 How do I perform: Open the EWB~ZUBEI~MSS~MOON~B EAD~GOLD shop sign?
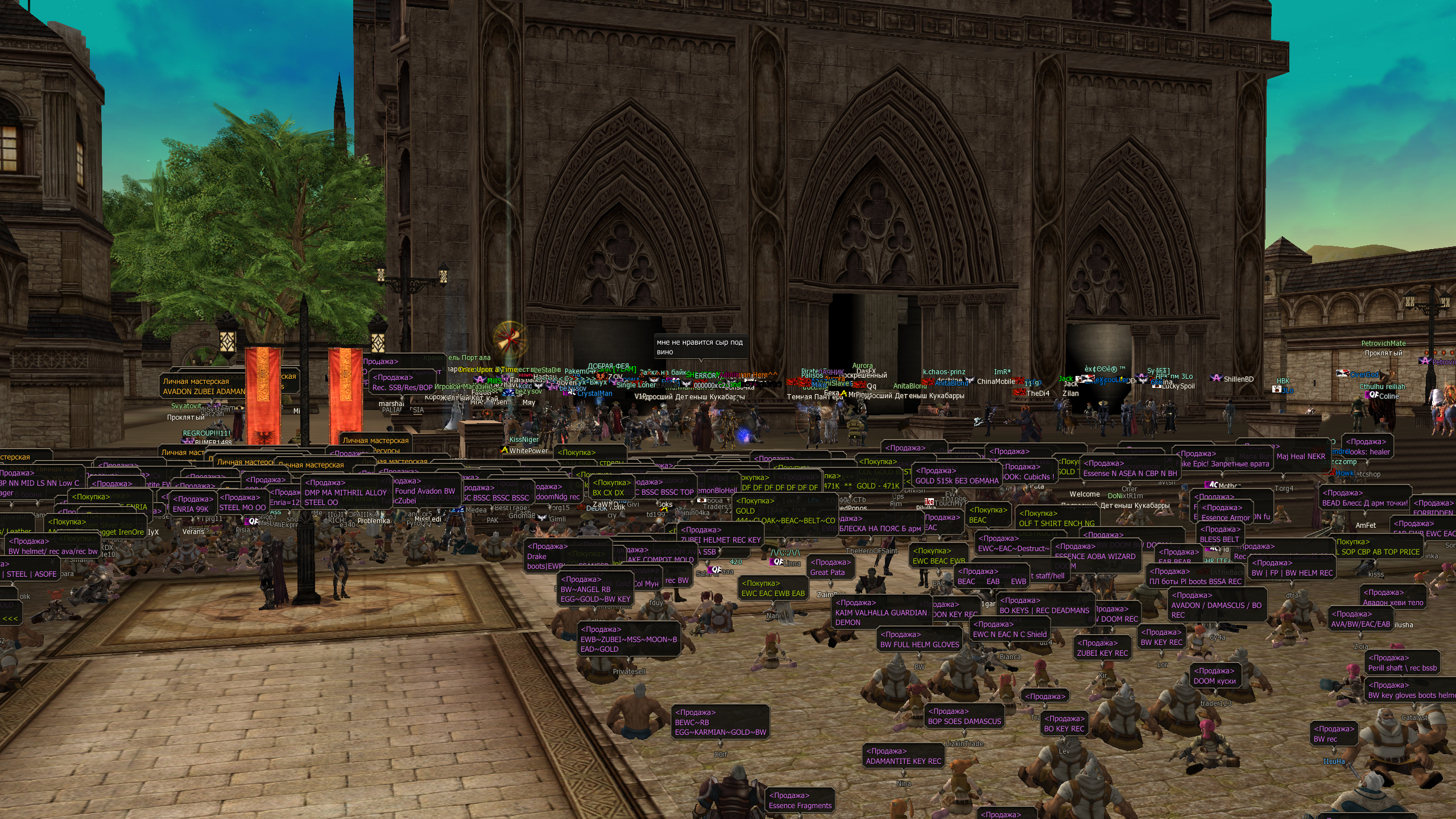(628, 639)
